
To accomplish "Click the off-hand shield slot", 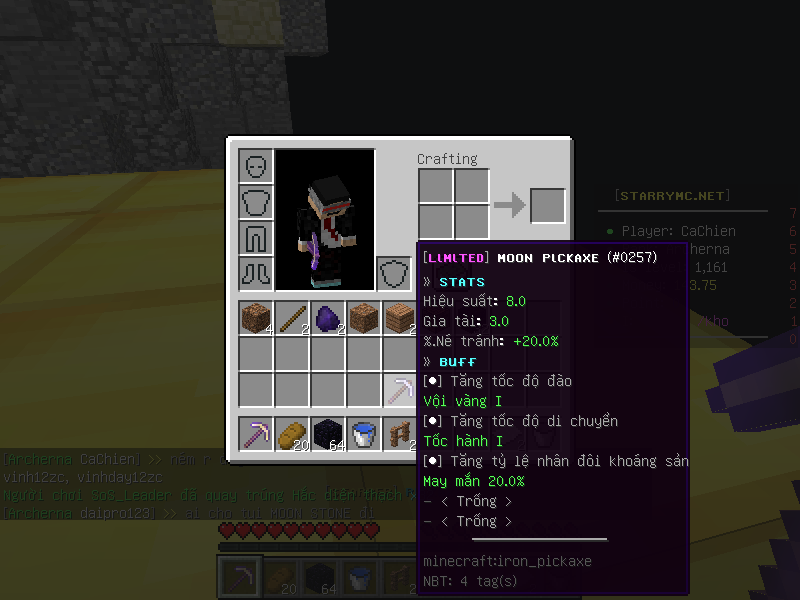I will click(x=394, y=274).
